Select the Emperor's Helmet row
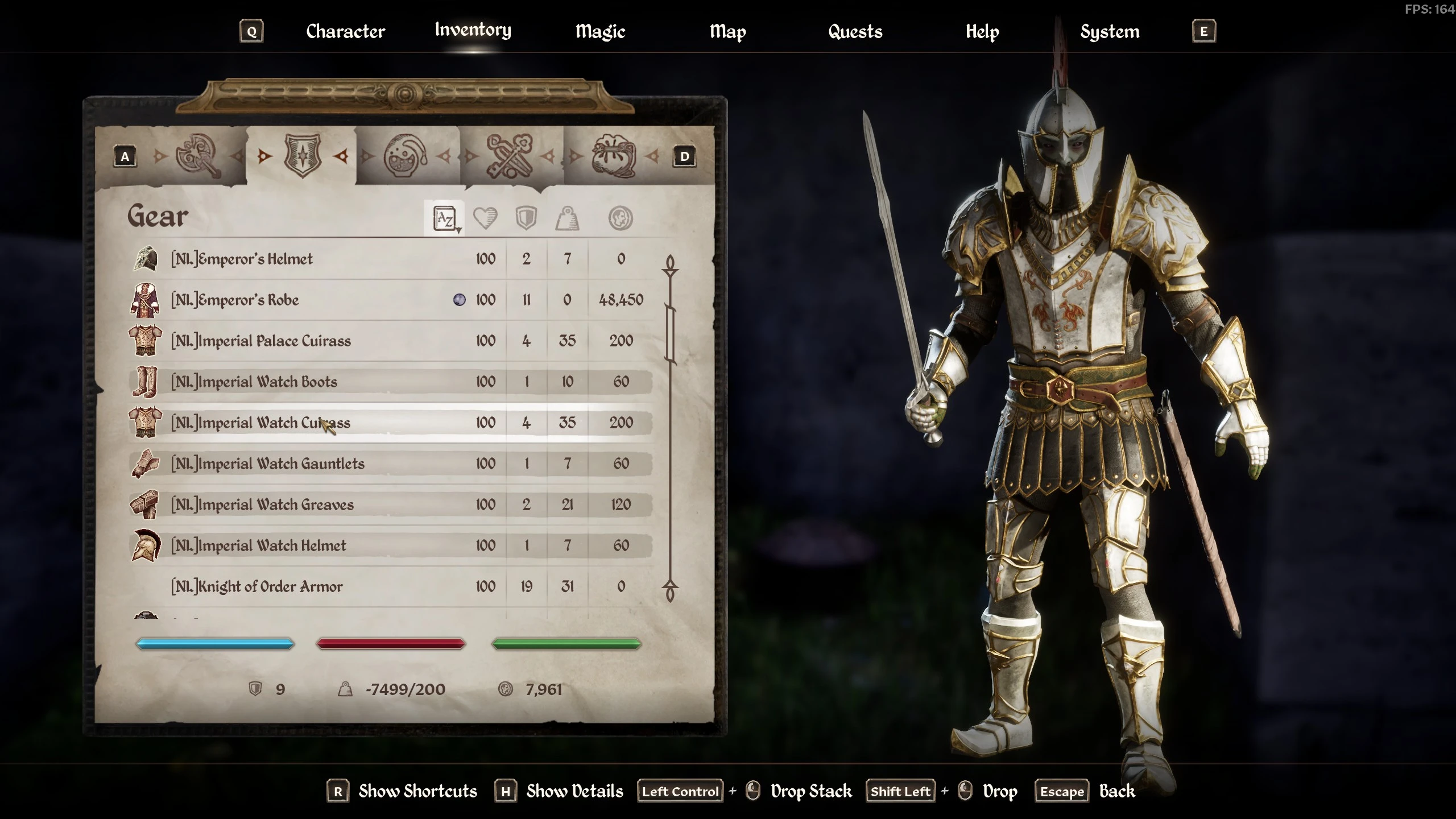1456x819 pixels. tap(242, 259)
